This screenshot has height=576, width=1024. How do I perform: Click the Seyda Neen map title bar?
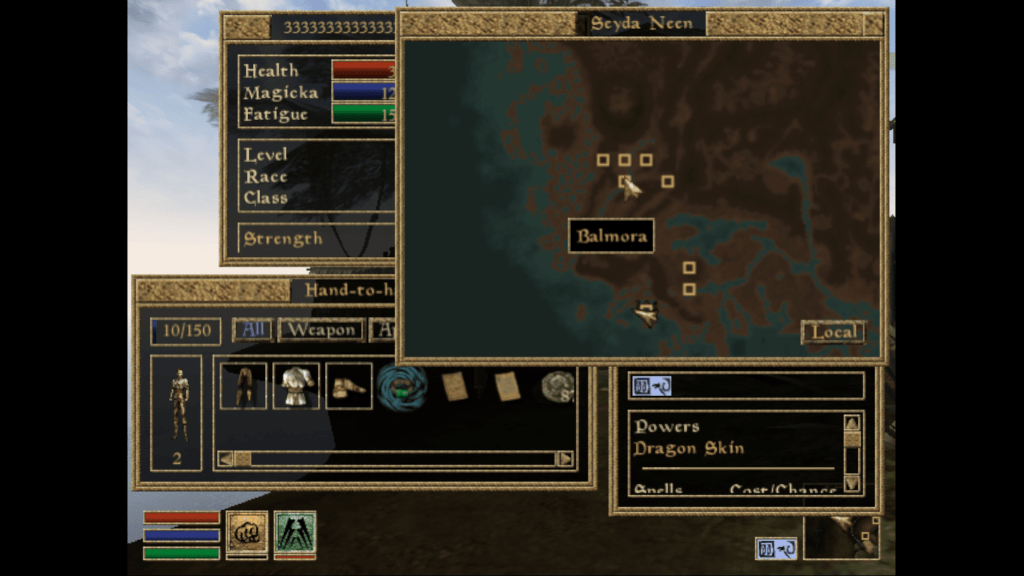point(642,24)
